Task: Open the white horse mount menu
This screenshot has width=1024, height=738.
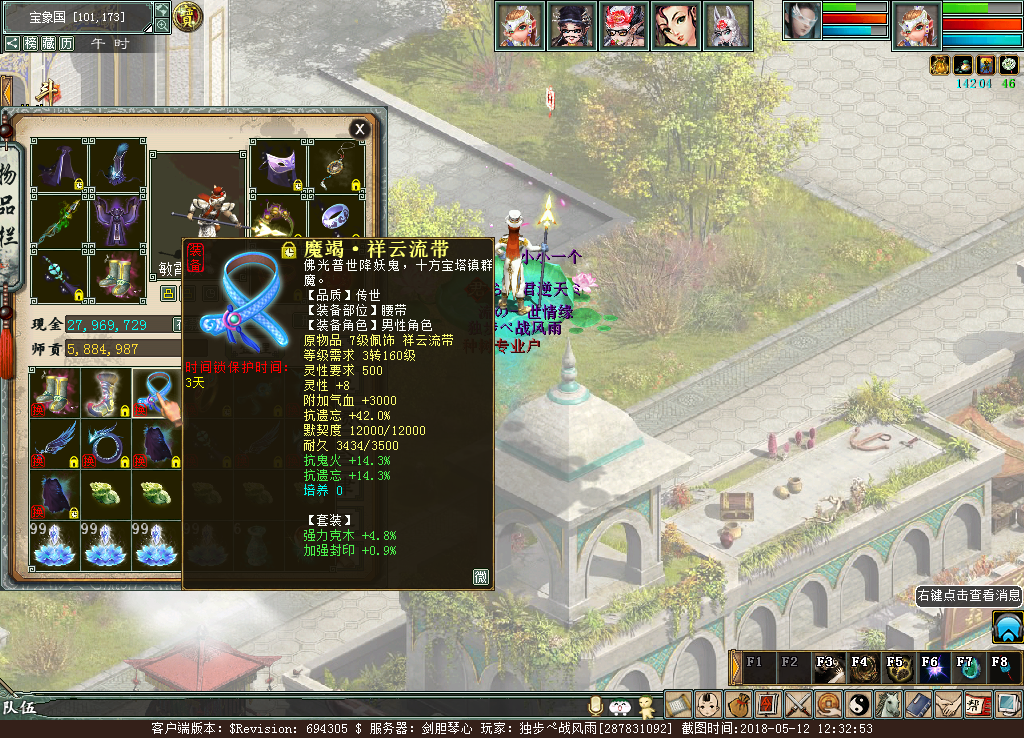Action: click(888, 704)
